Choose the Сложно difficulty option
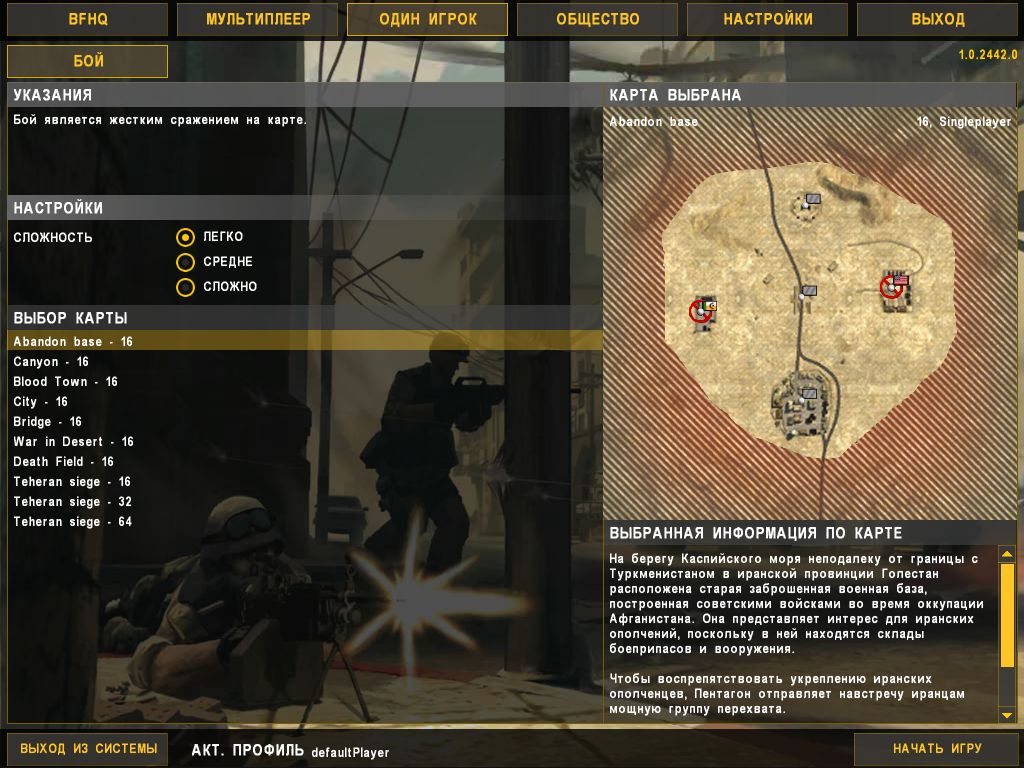Image resolution: width=1024 pixels, height=768 pixels. pyautogui.click(x=185, y=287)
